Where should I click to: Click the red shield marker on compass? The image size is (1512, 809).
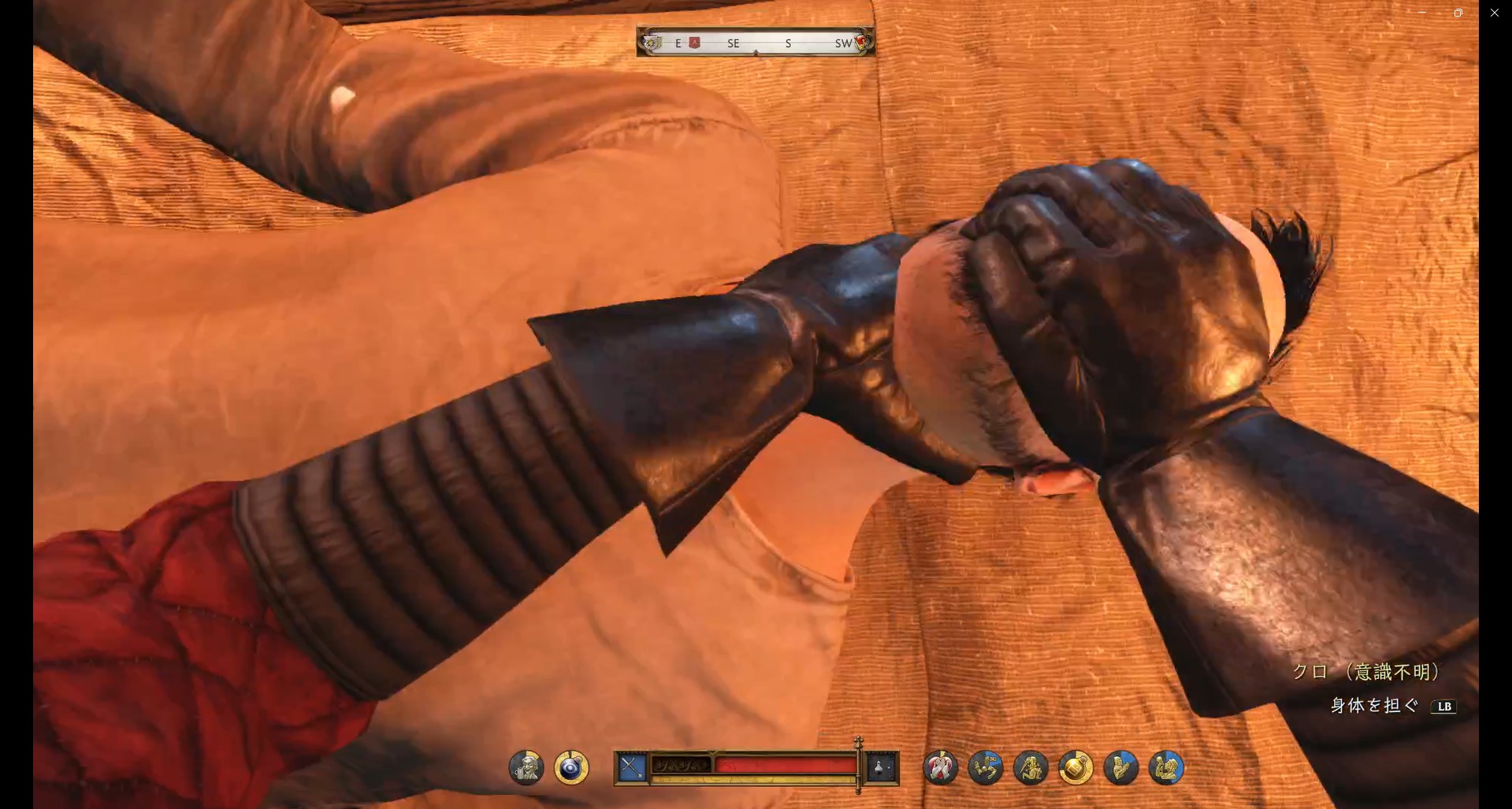694,43
